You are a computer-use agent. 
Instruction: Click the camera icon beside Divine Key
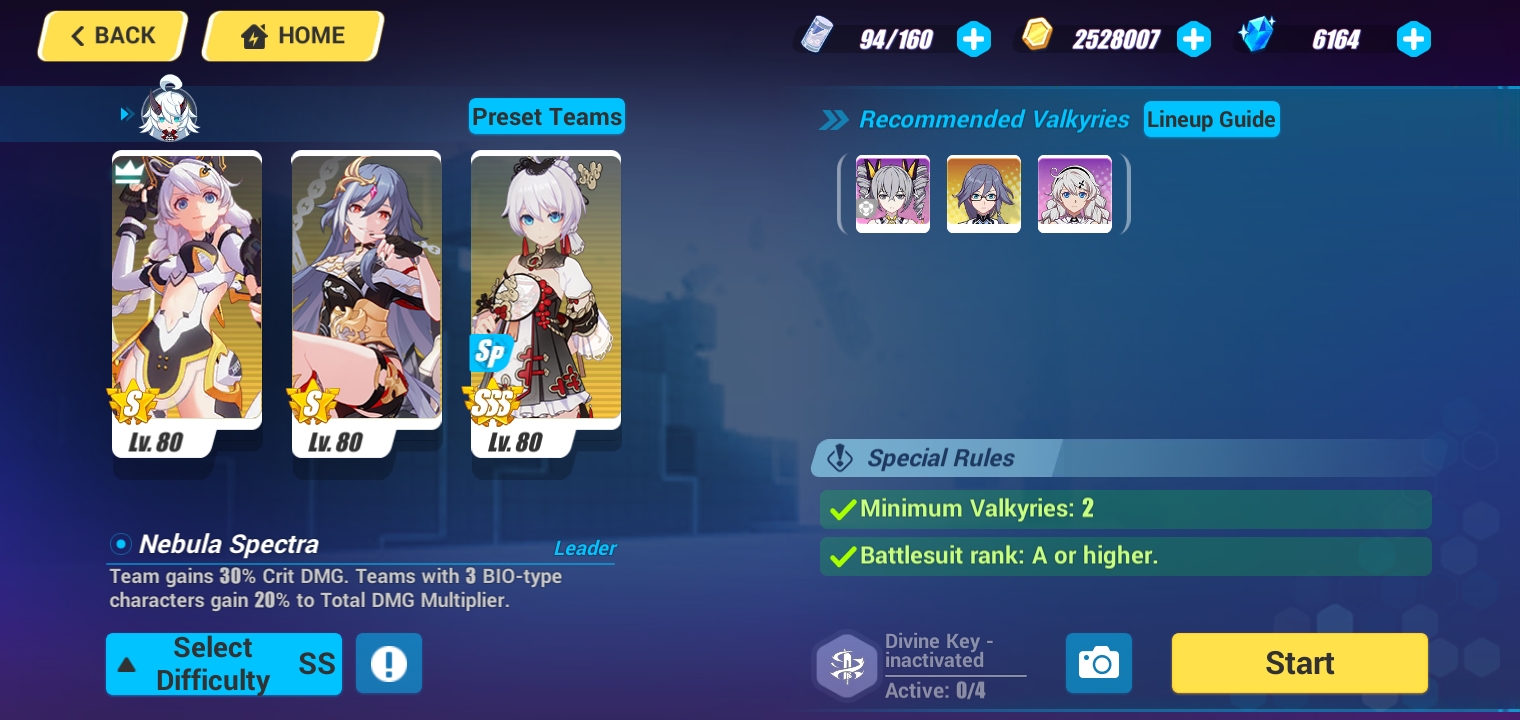pyautogui.click(x=1098, y=662)
